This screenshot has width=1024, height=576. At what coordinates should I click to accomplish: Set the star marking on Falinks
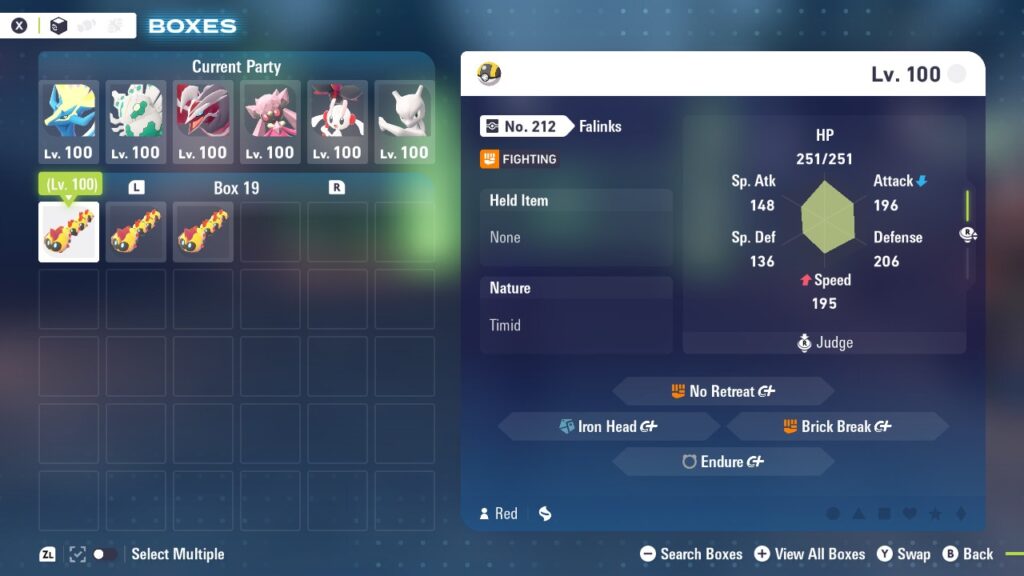coord(936,514)
